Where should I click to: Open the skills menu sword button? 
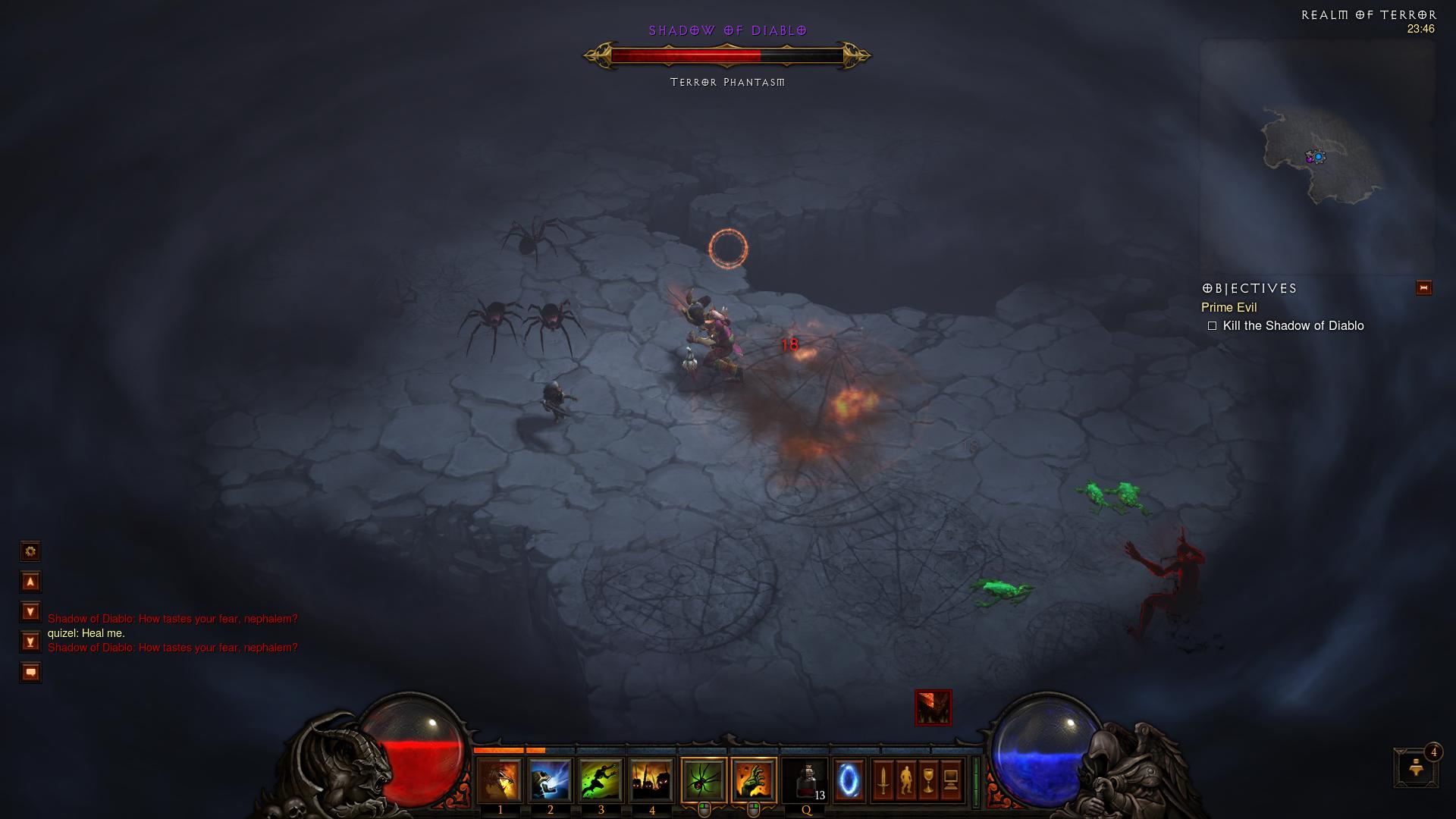(883, 780)
